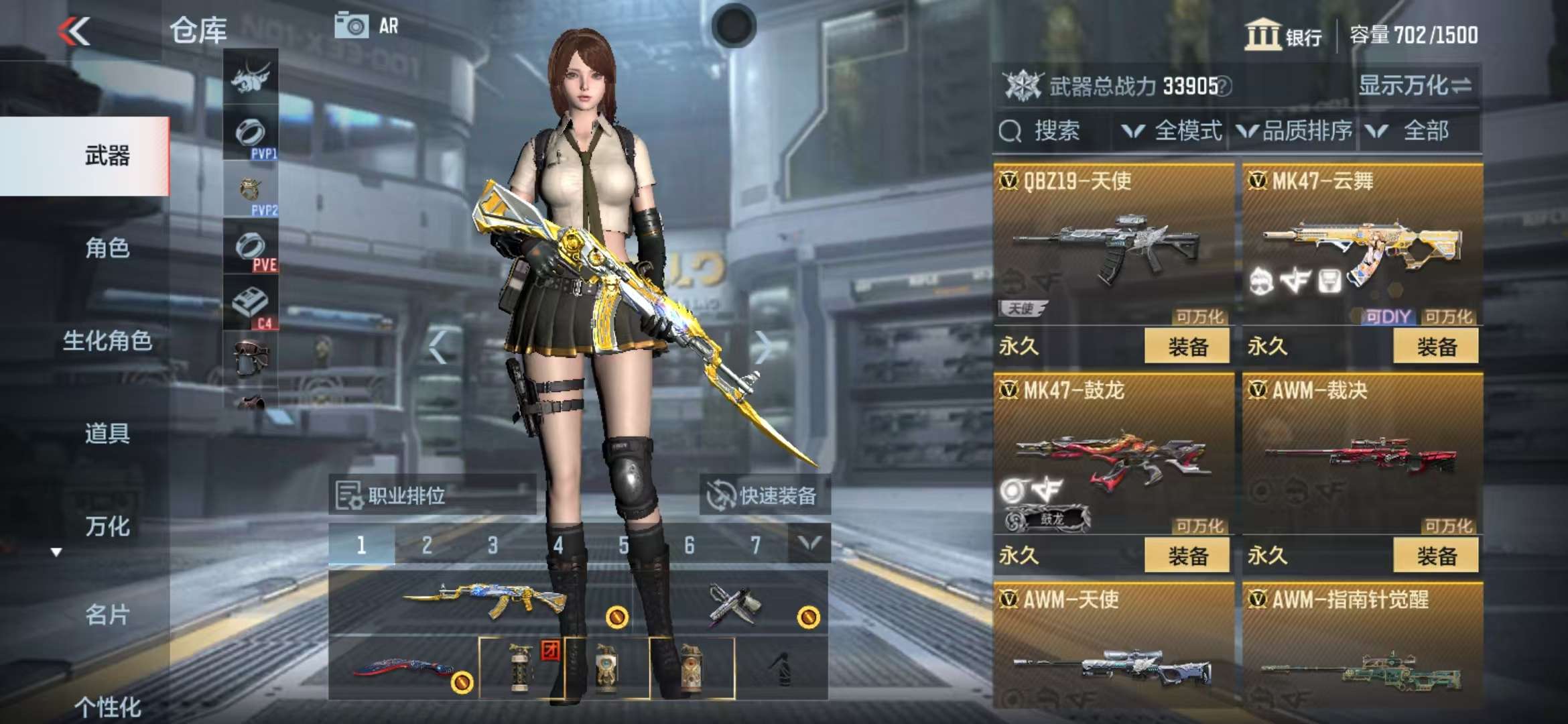Equip the MK47-云舞 rifle
The width and height of the screenshot is (1568, 724).
1435,347
